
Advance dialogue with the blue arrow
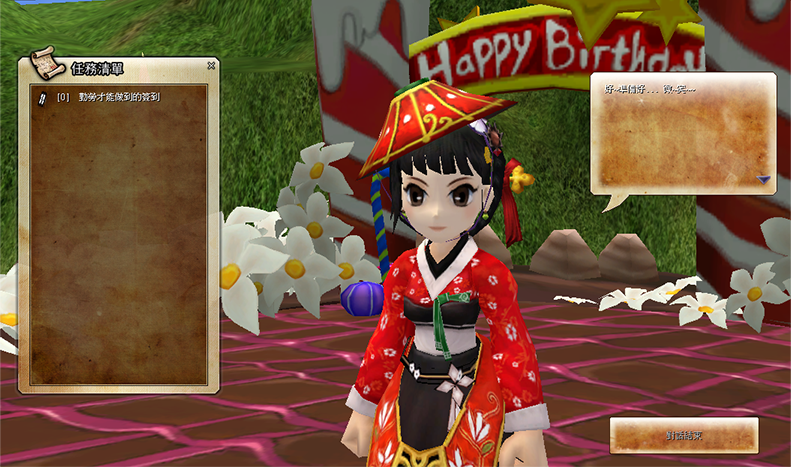(763, 180)
